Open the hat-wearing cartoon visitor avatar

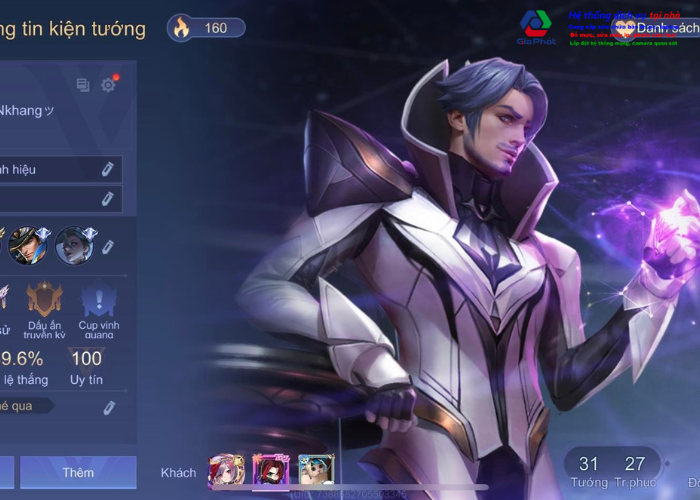(315, 471)
